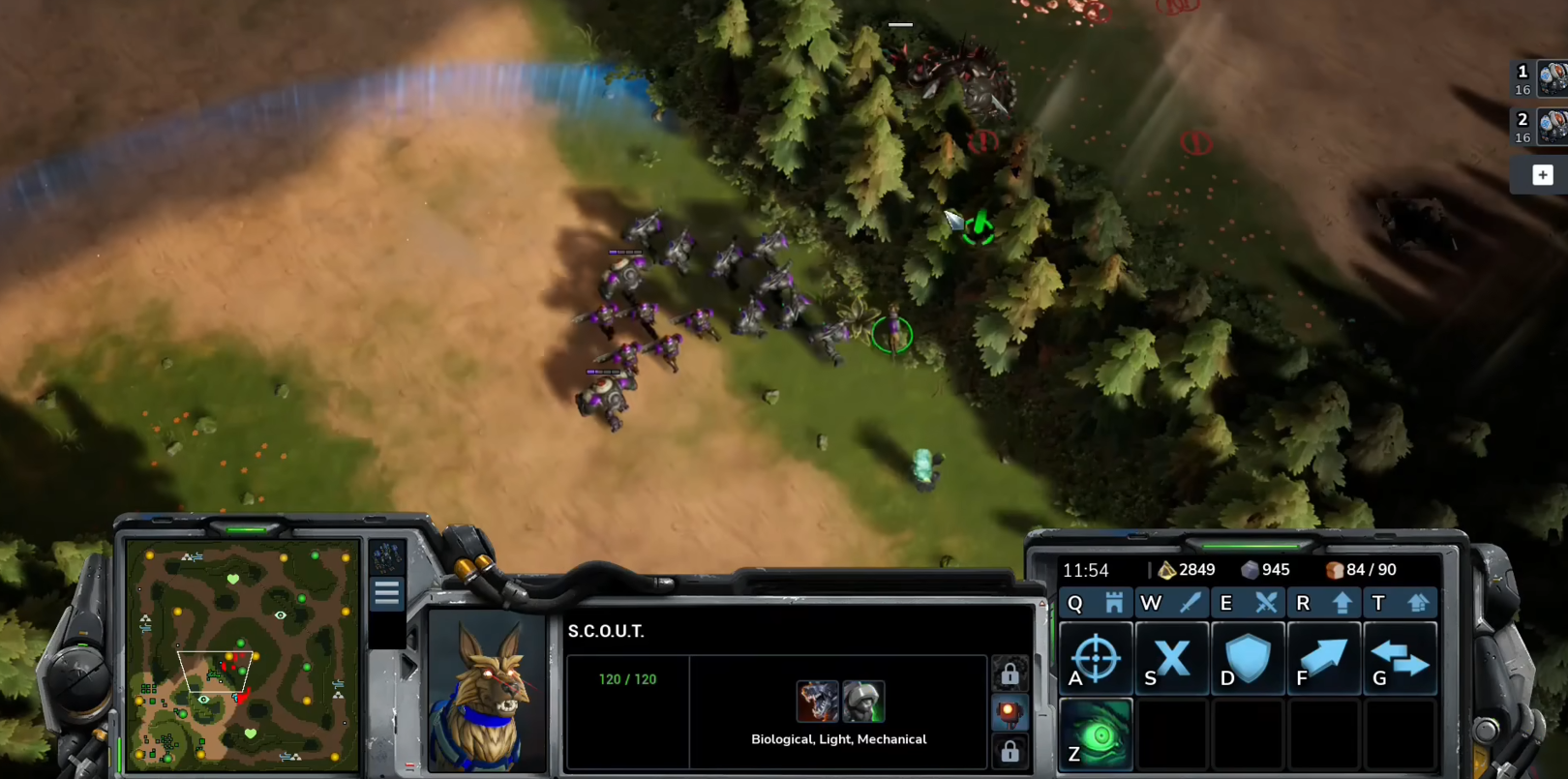Screen dimensions: 1568x779
Task: Use the green eye ability
Action: (x=1096, y=734)
